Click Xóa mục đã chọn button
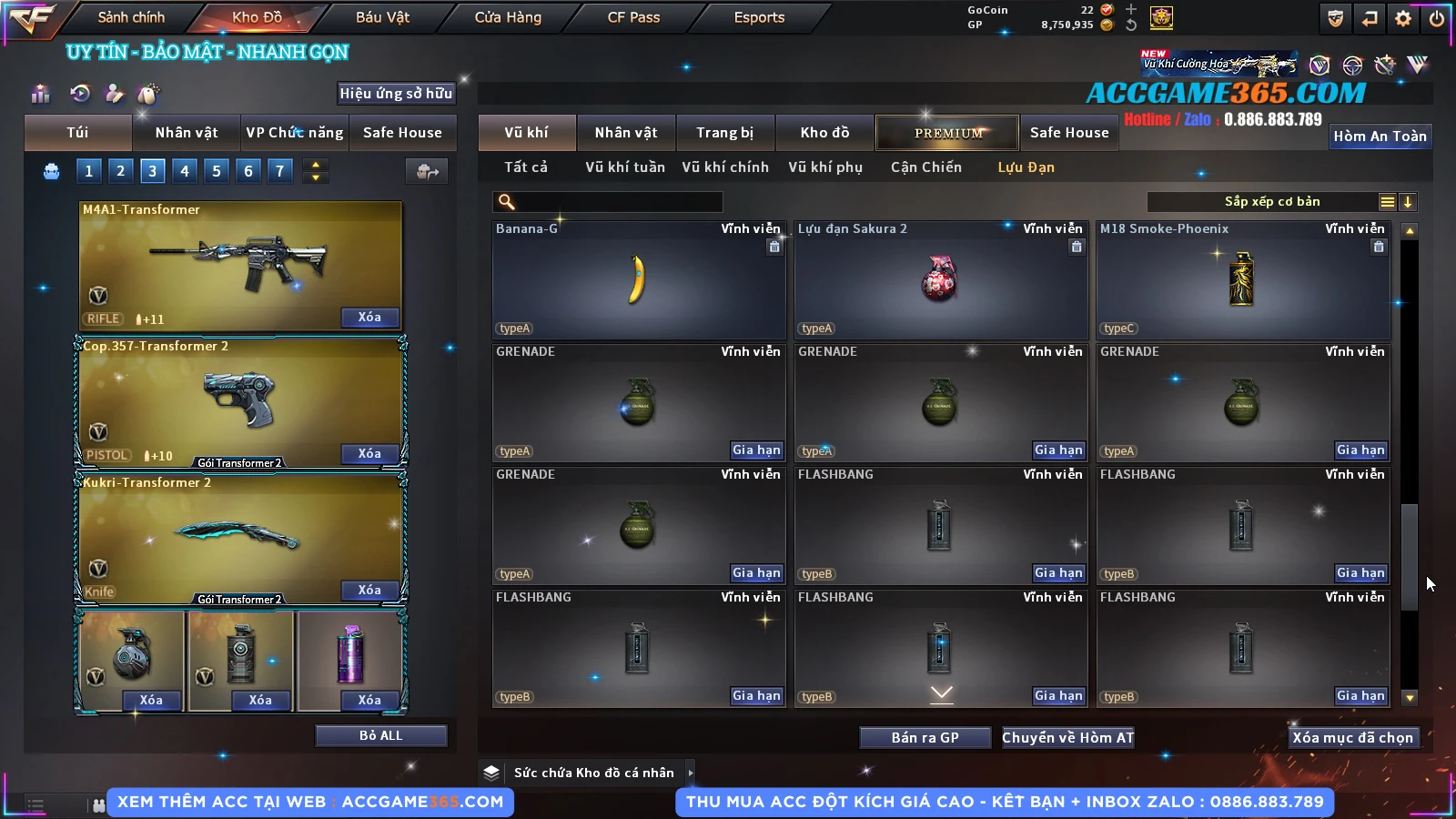Screen dimensions: 1456x819 tap(1352, 738)
